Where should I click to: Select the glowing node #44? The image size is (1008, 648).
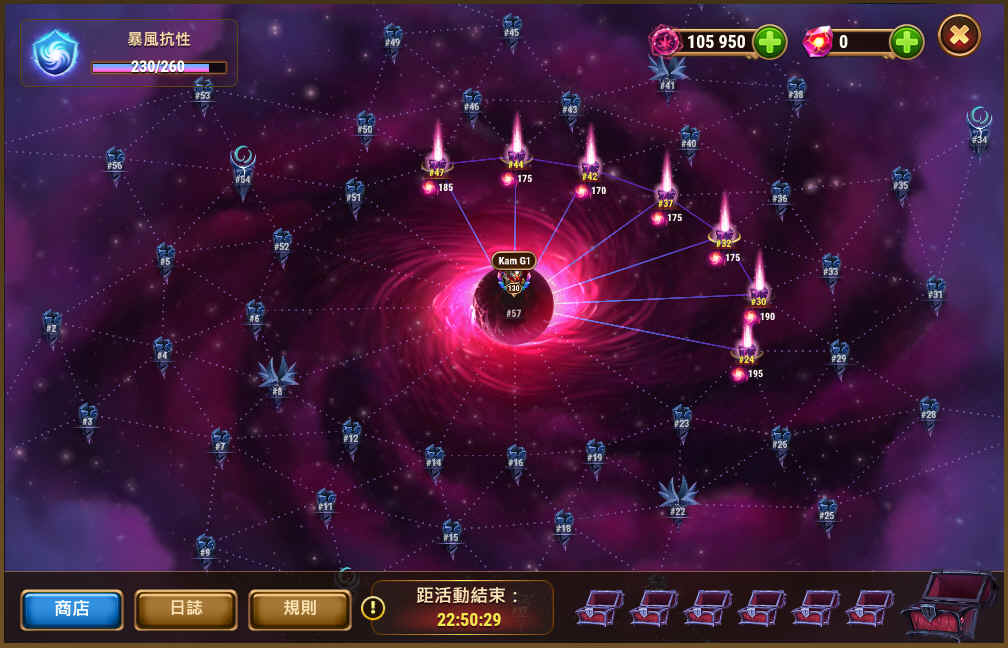pyautogui.click(x=516, y=153)
